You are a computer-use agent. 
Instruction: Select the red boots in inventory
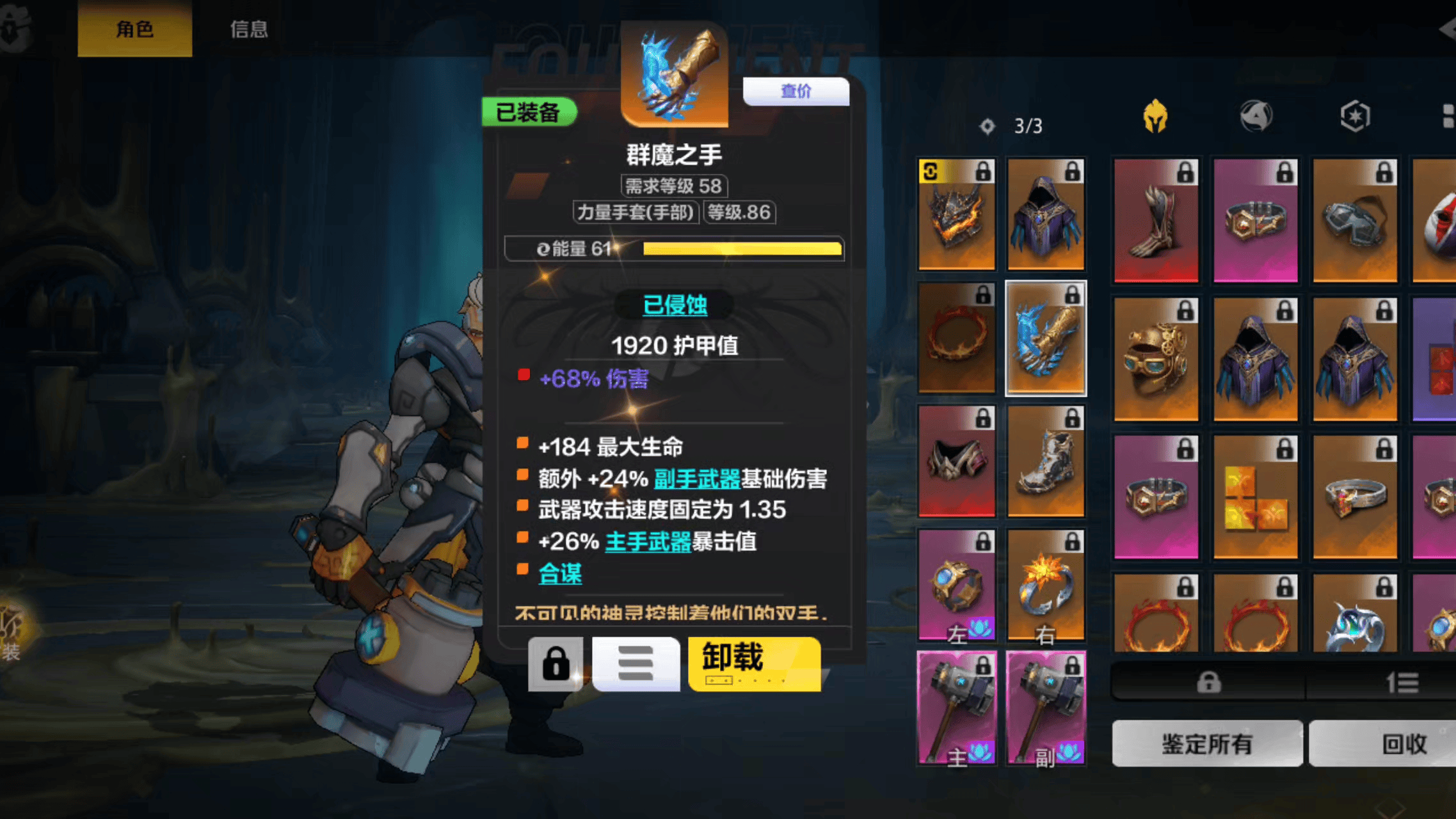[1156, 221]
